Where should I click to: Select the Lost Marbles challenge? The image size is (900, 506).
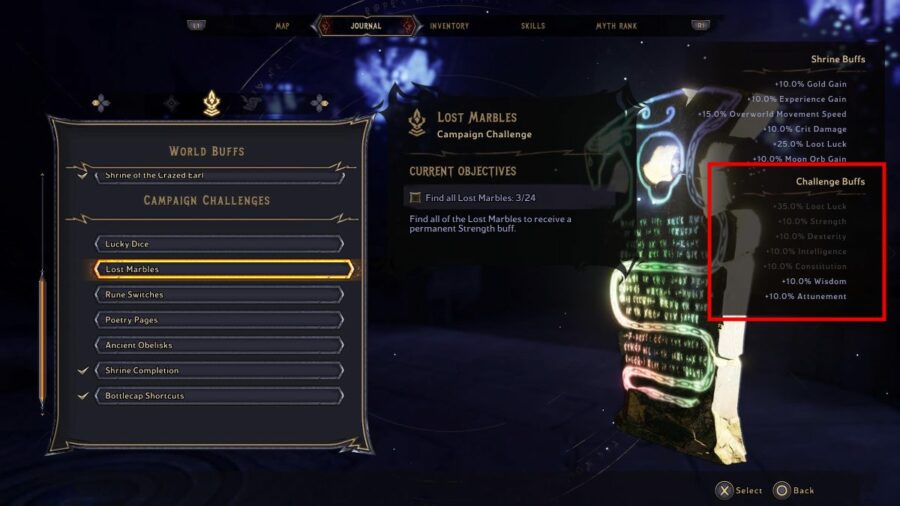pos(218,269)
